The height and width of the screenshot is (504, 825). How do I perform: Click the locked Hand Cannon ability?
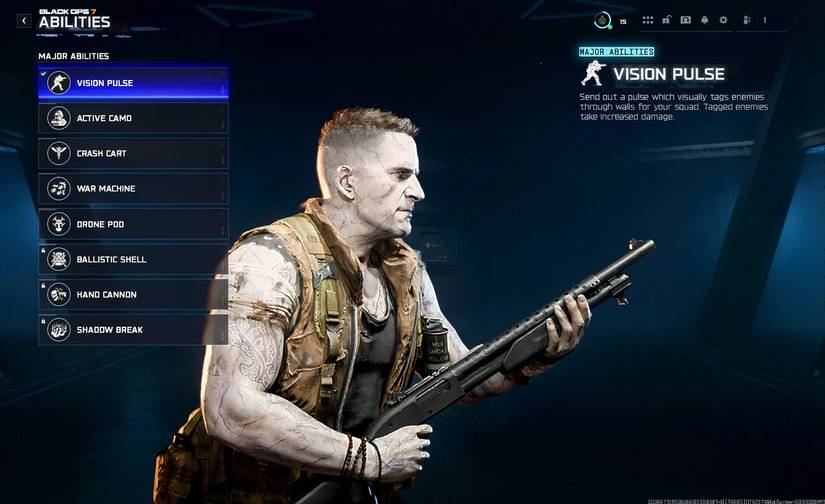point(133,295)
